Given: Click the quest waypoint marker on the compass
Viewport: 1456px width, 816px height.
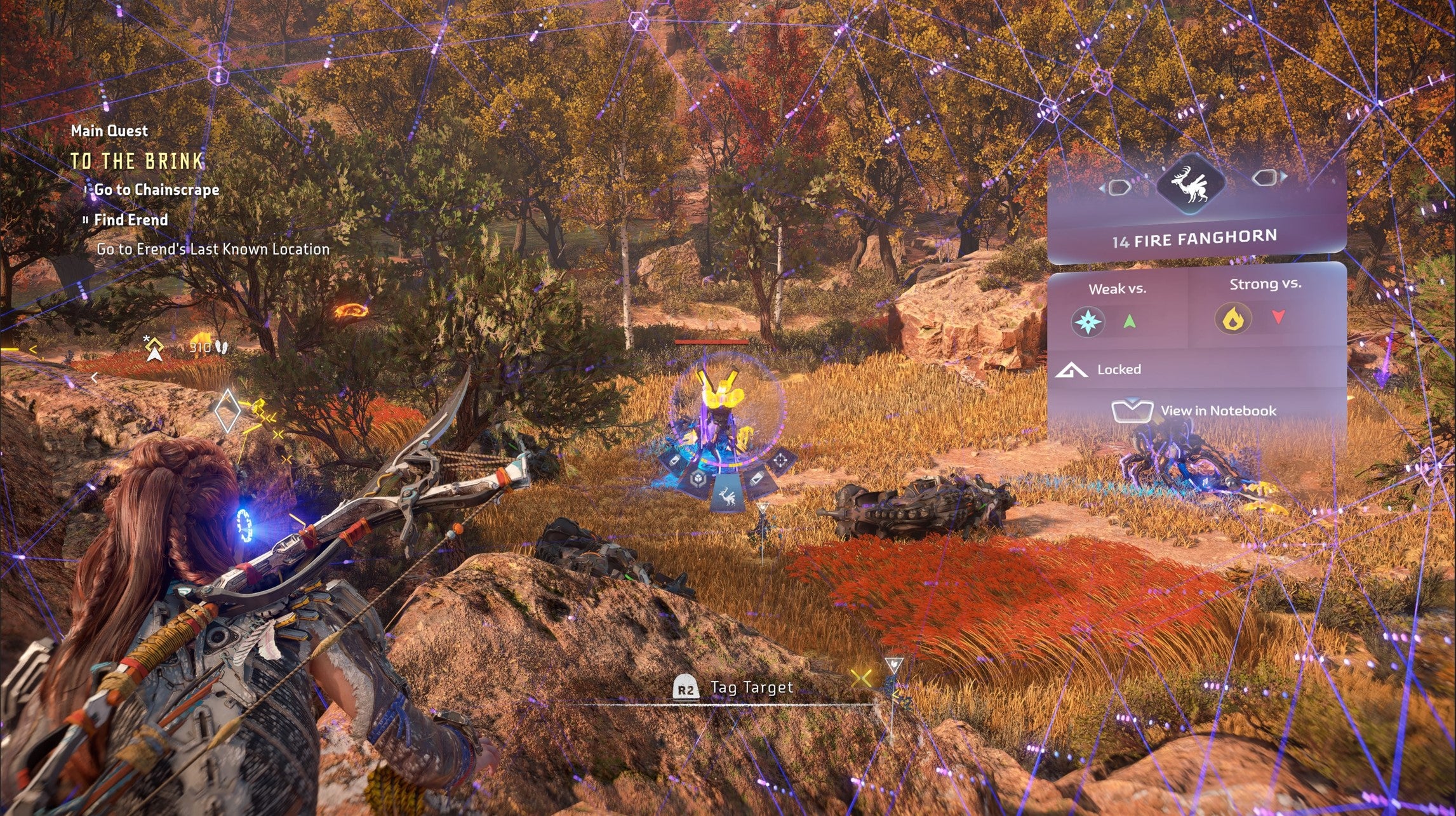Looking at the screenshot, I should click(x=154, y=349).
